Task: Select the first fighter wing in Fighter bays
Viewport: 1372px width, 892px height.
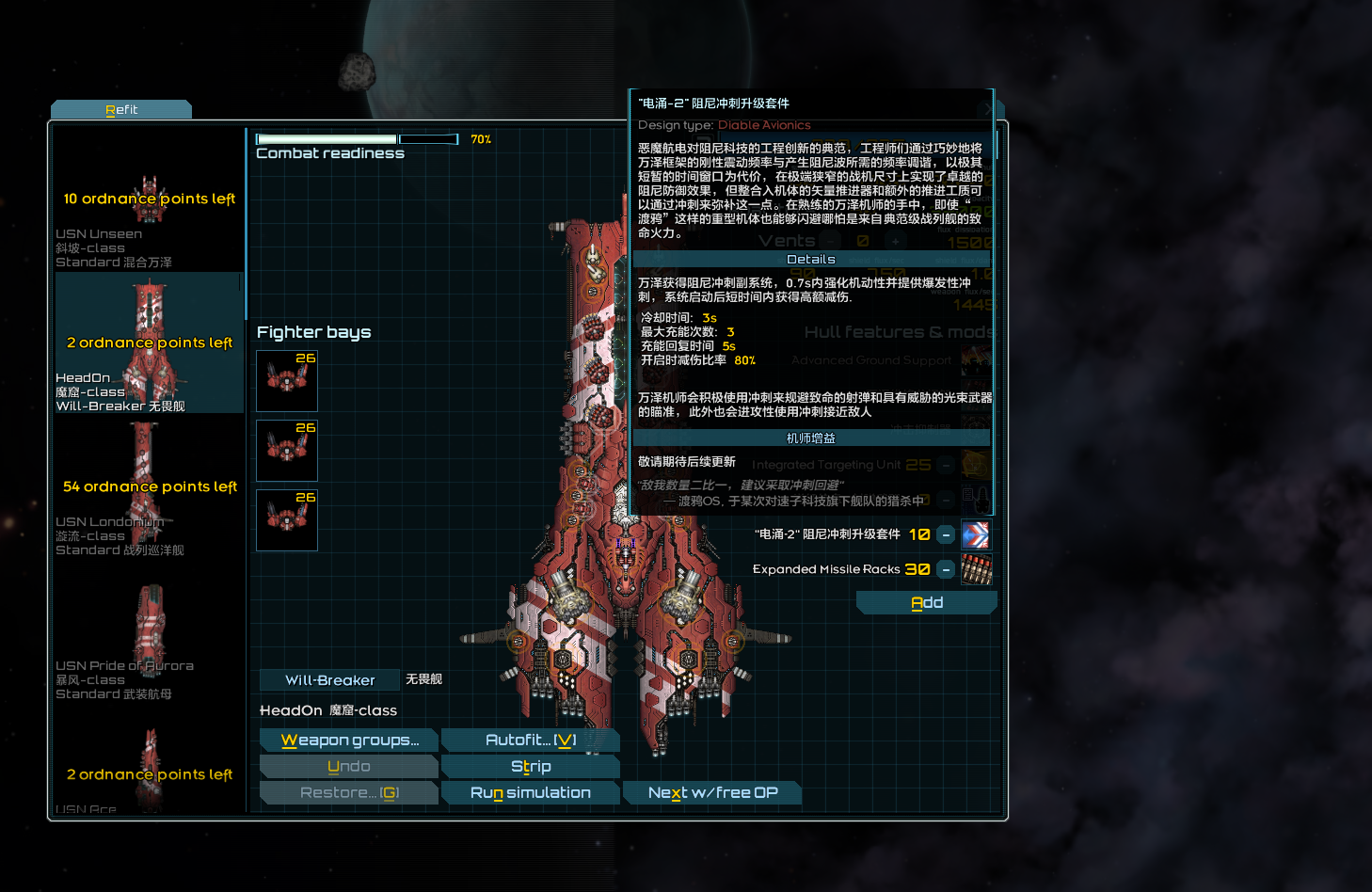Action: [286, 381]
